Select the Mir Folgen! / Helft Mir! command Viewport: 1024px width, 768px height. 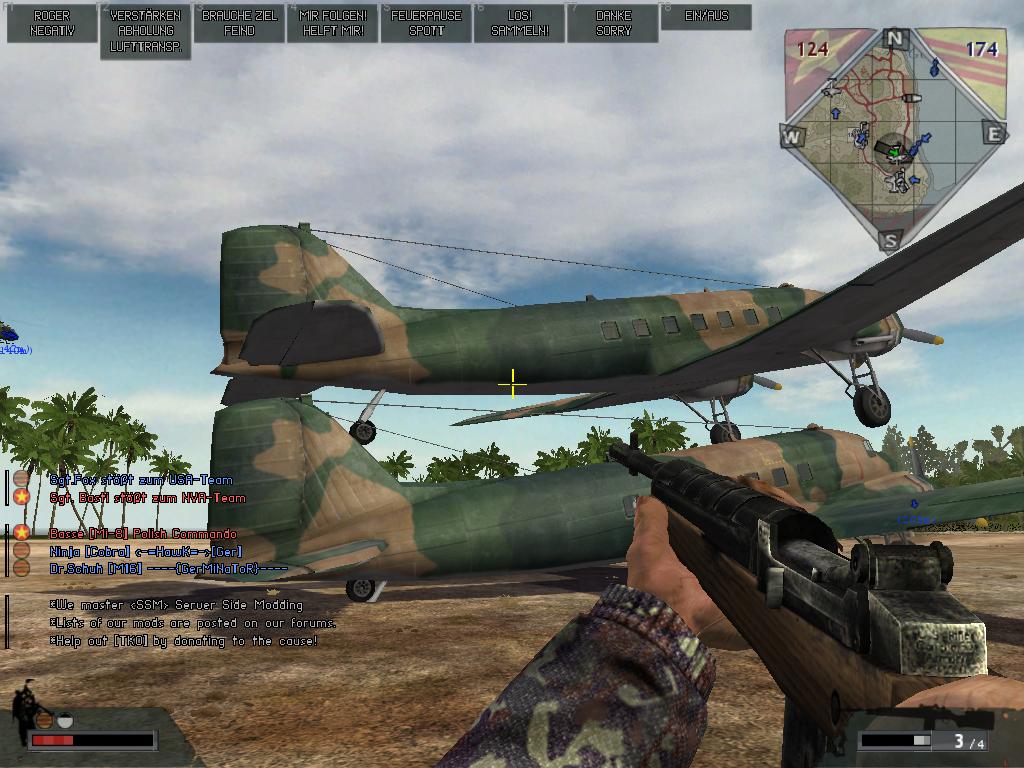(332, 23)
